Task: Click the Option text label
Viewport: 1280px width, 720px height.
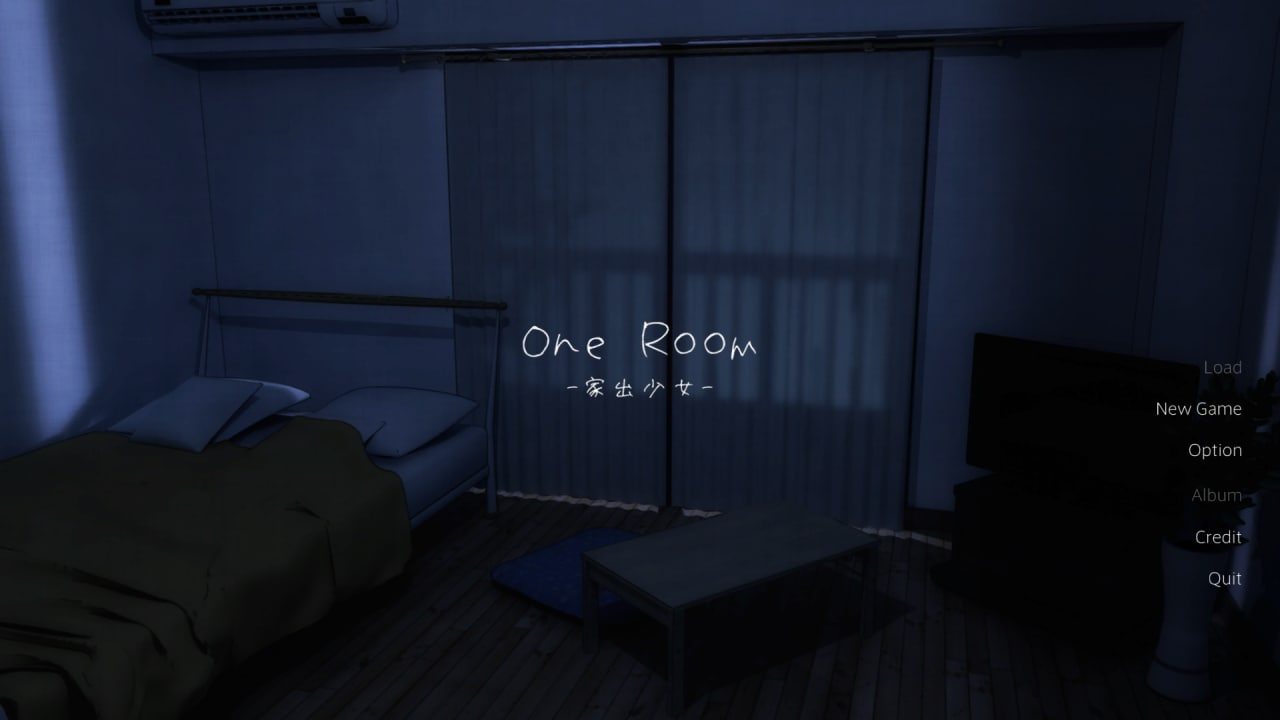Action: [1215, 450]
